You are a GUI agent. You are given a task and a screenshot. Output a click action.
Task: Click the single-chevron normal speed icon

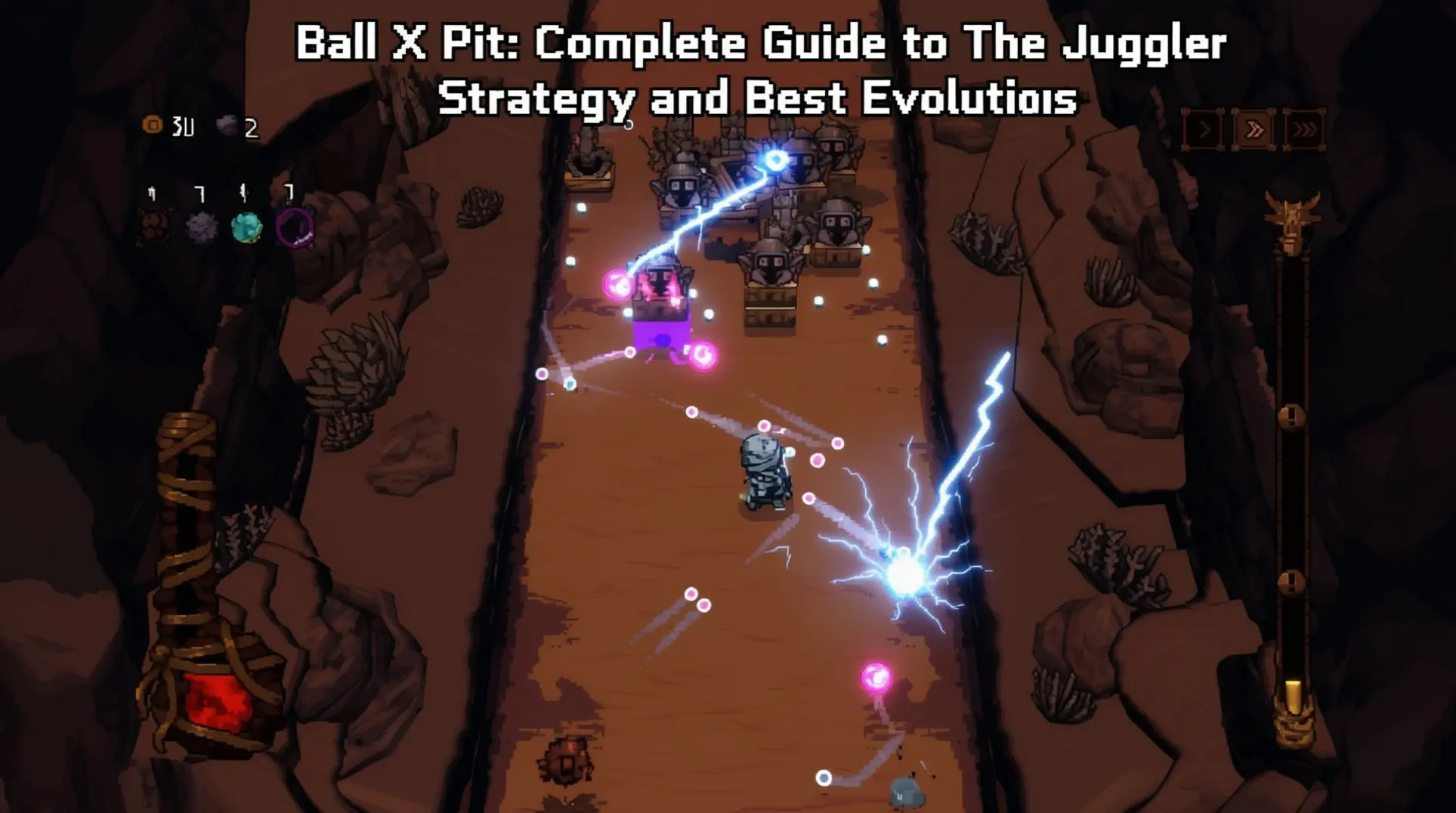(1203, 130)
